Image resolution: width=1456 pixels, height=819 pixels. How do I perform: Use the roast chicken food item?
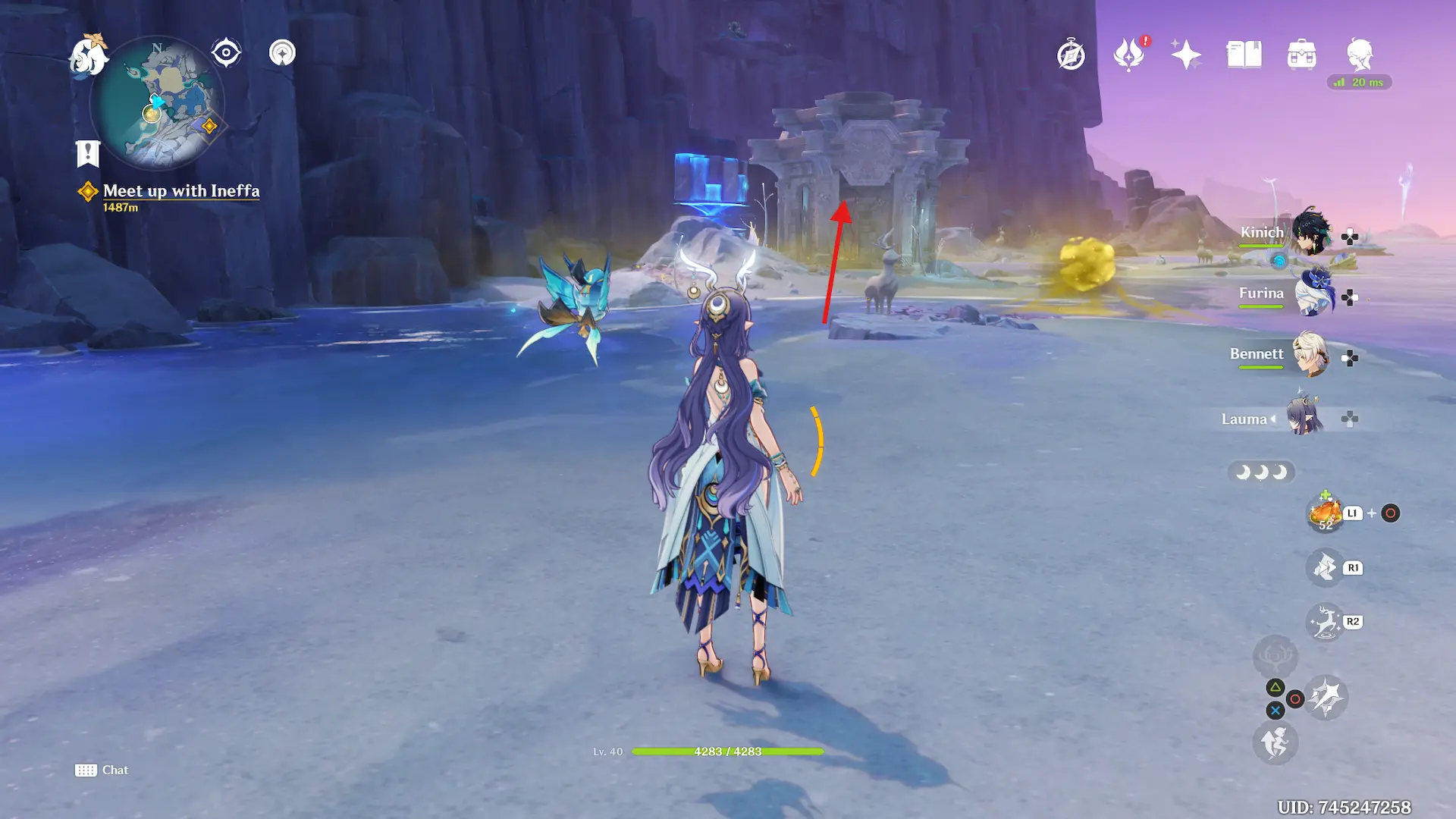point(1325,513)
